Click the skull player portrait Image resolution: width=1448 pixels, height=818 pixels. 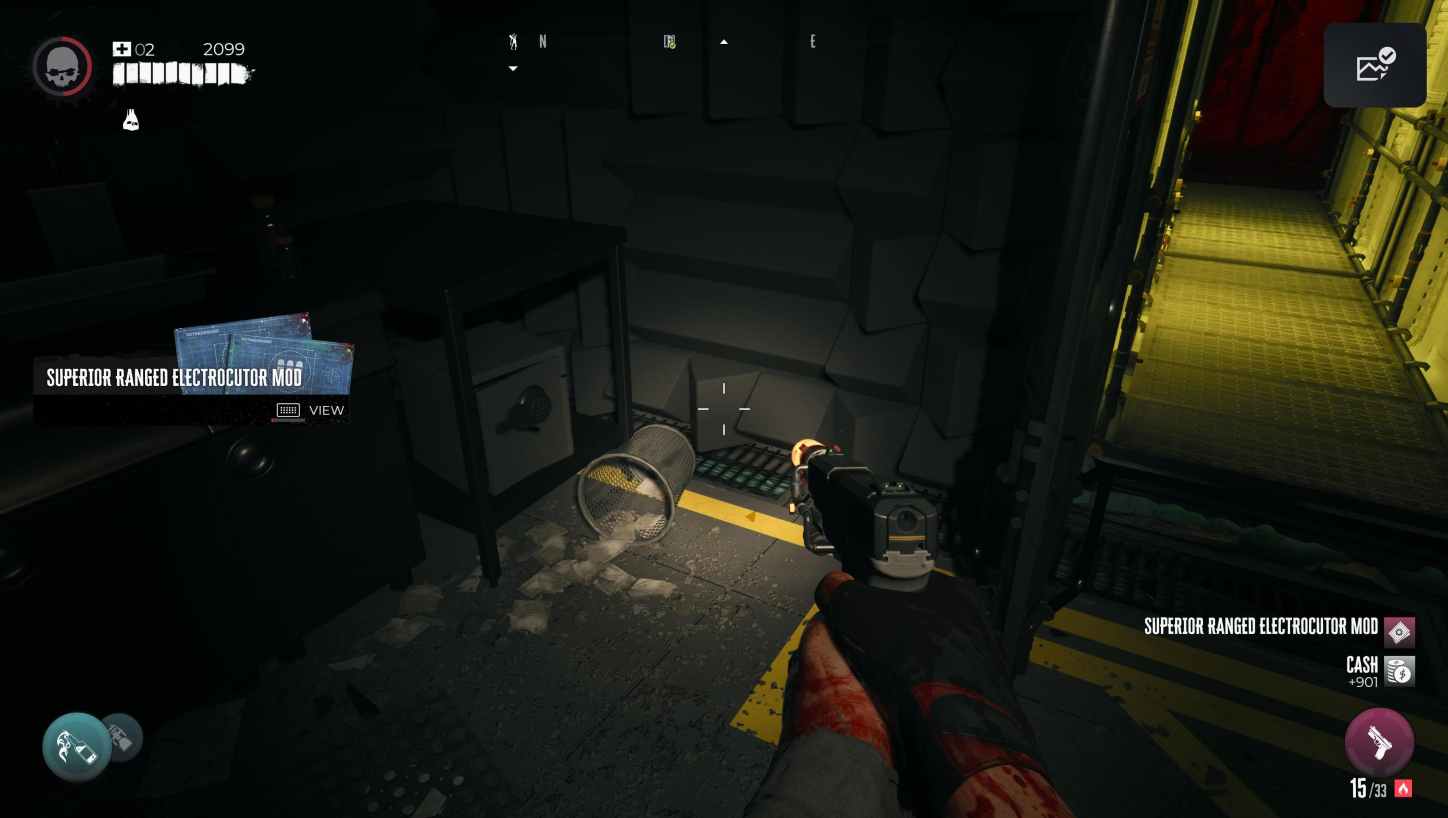(62, 66)
